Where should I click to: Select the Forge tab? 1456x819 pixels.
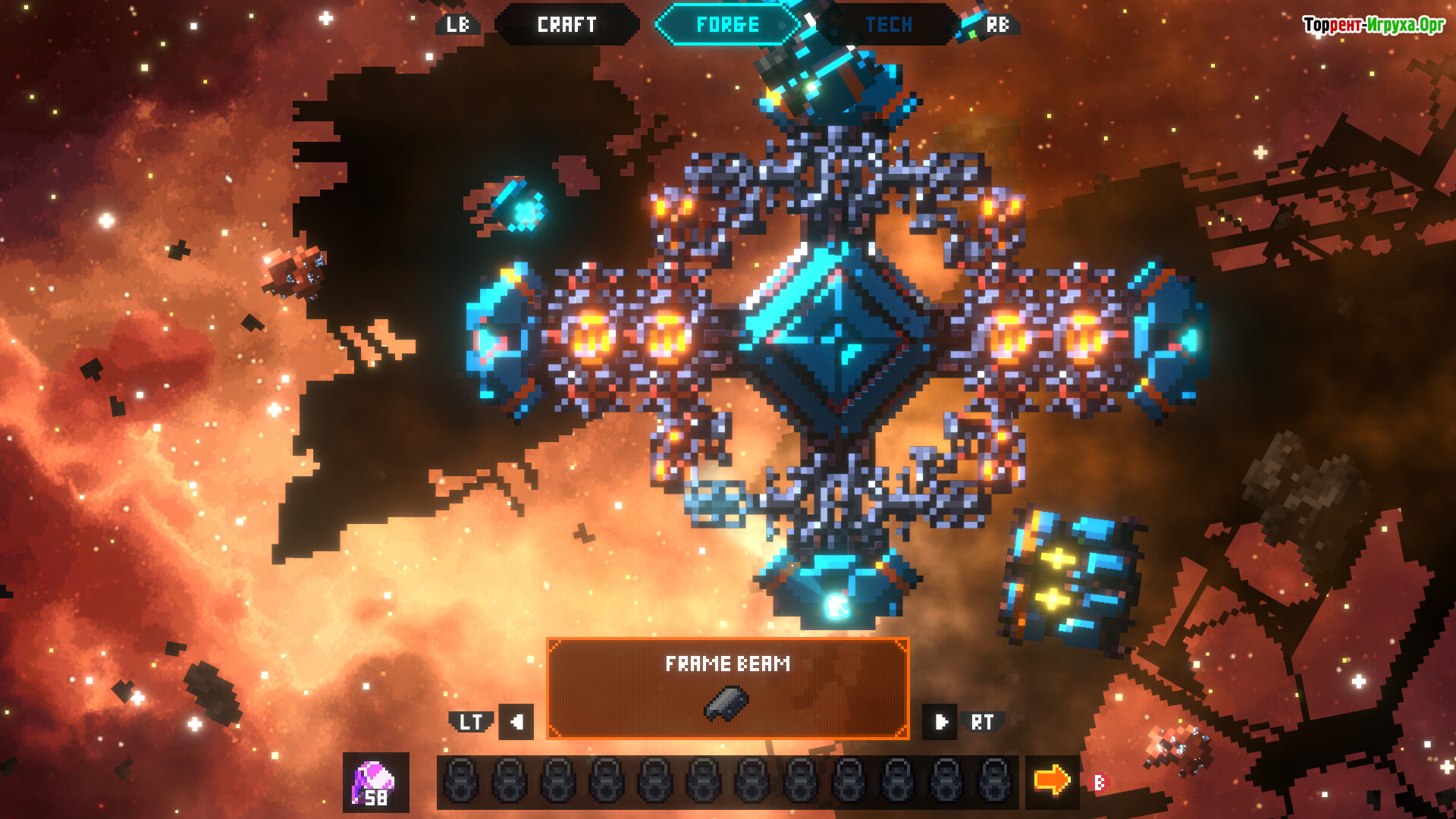click(x=727, y=25)
